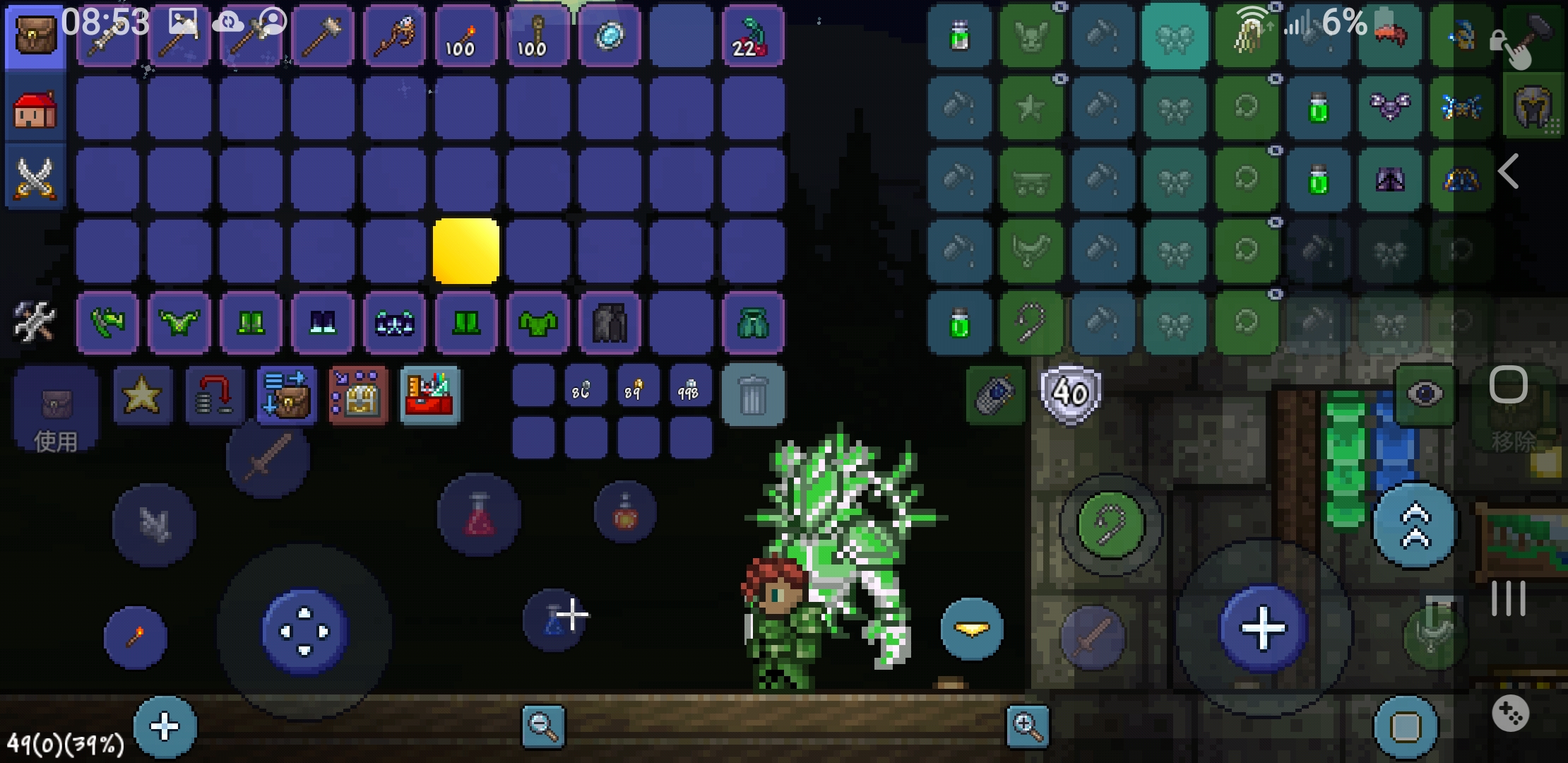Use the grappling hook button
Viewport: 1568px width, 763px height.
[1110, 525]
